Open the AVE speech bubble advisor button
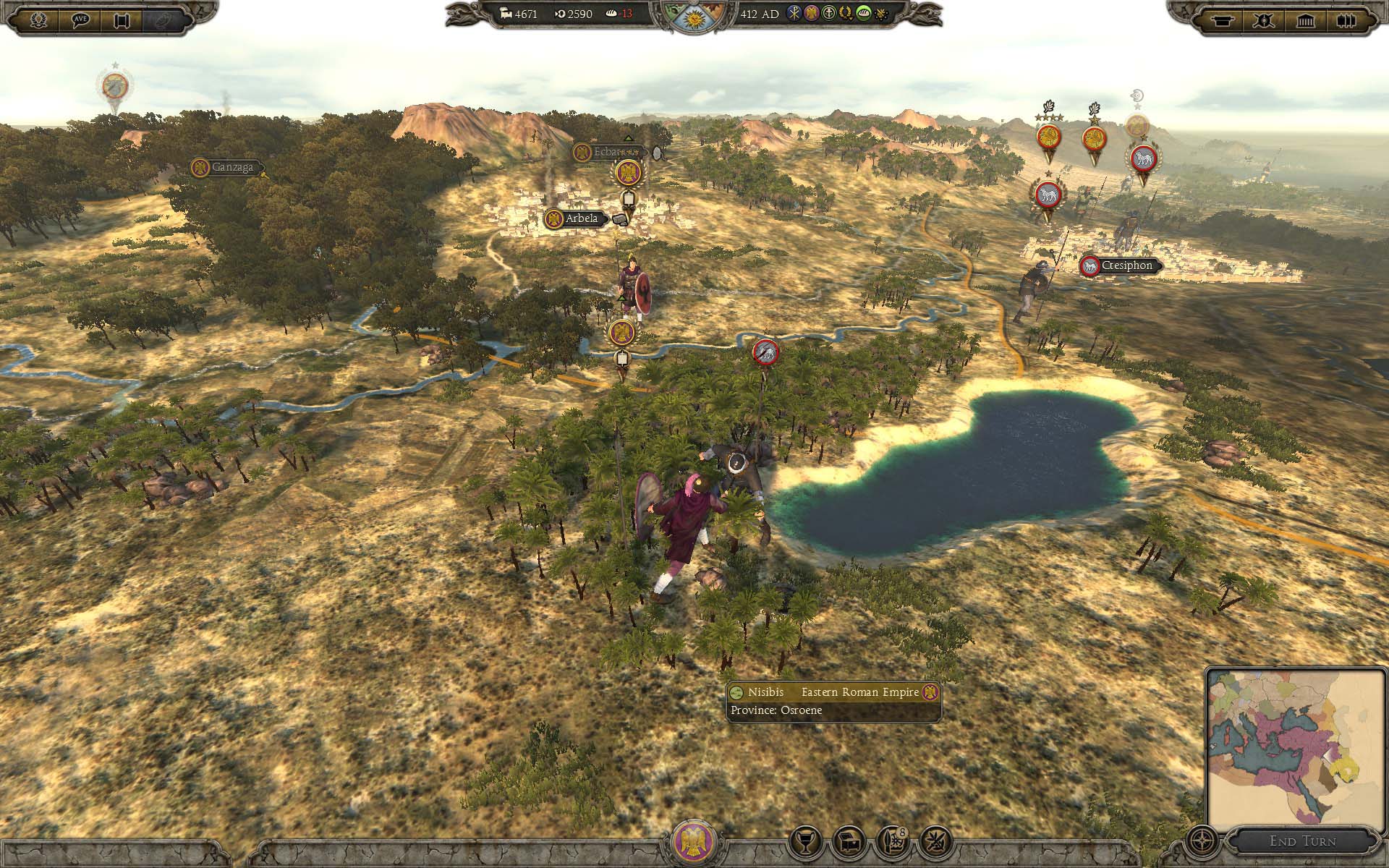 [x=80, y=20]
